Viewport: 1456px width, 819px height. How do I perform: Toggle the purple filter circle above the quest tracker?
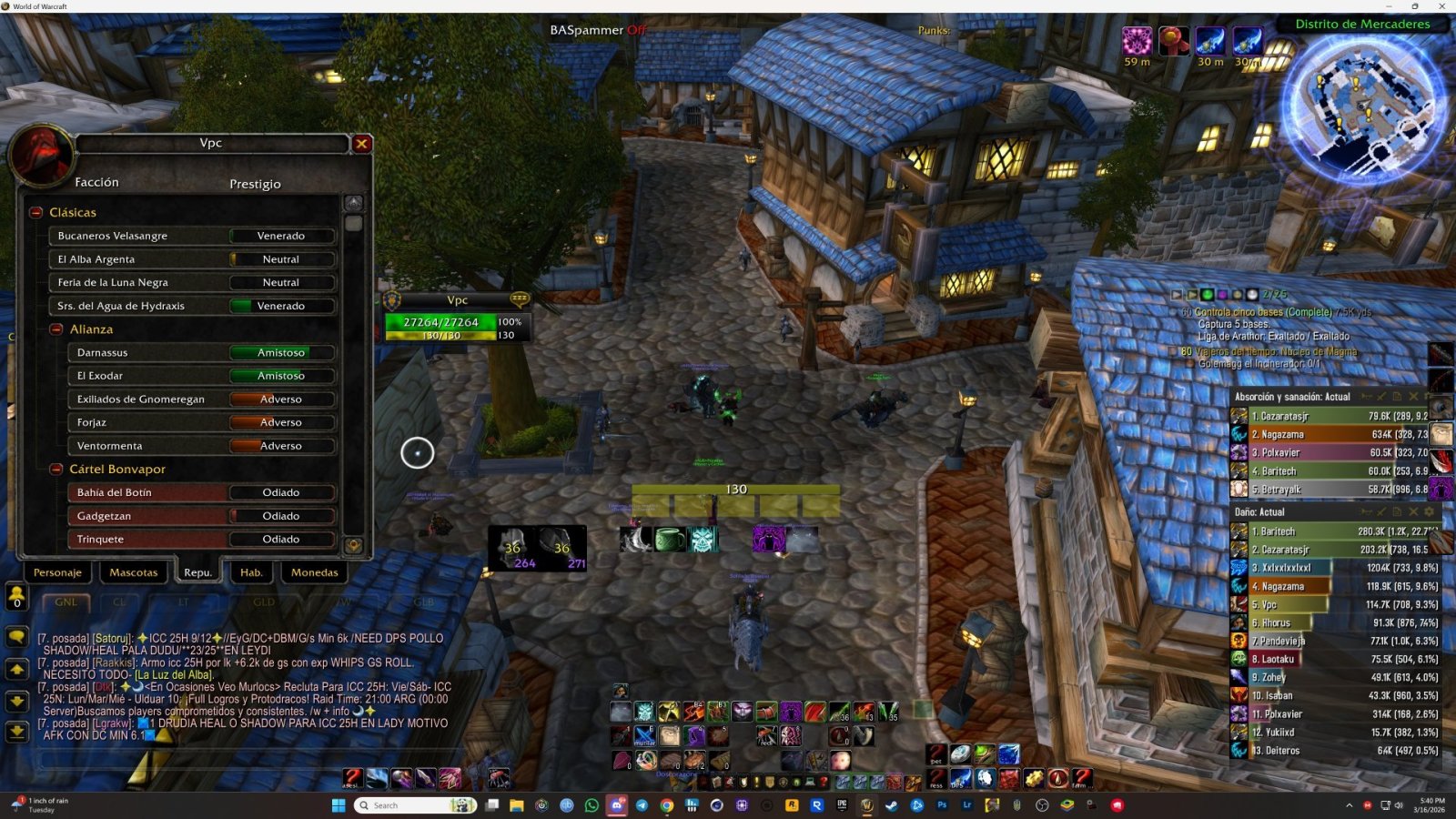[1222, 294]
